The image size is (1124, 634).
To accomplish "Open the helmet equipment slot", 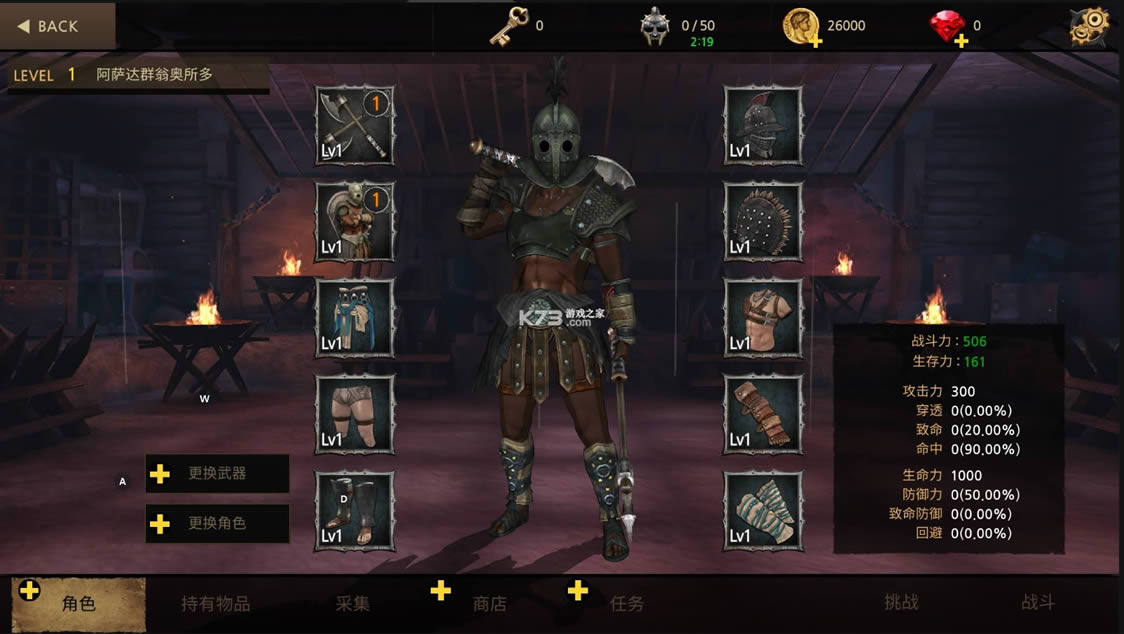I will pos(763,125).
